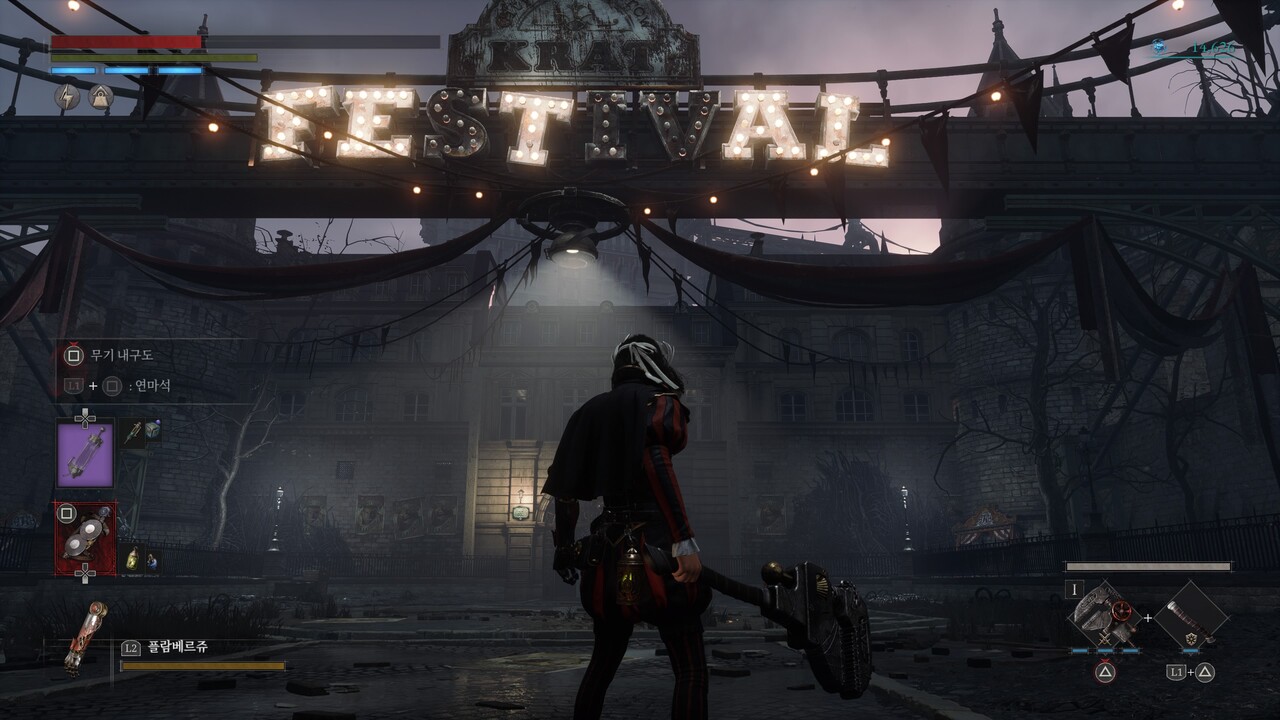Choose the Flamberge Legion Arm icon
The image size is (1280, 720).
coord(85,636)
